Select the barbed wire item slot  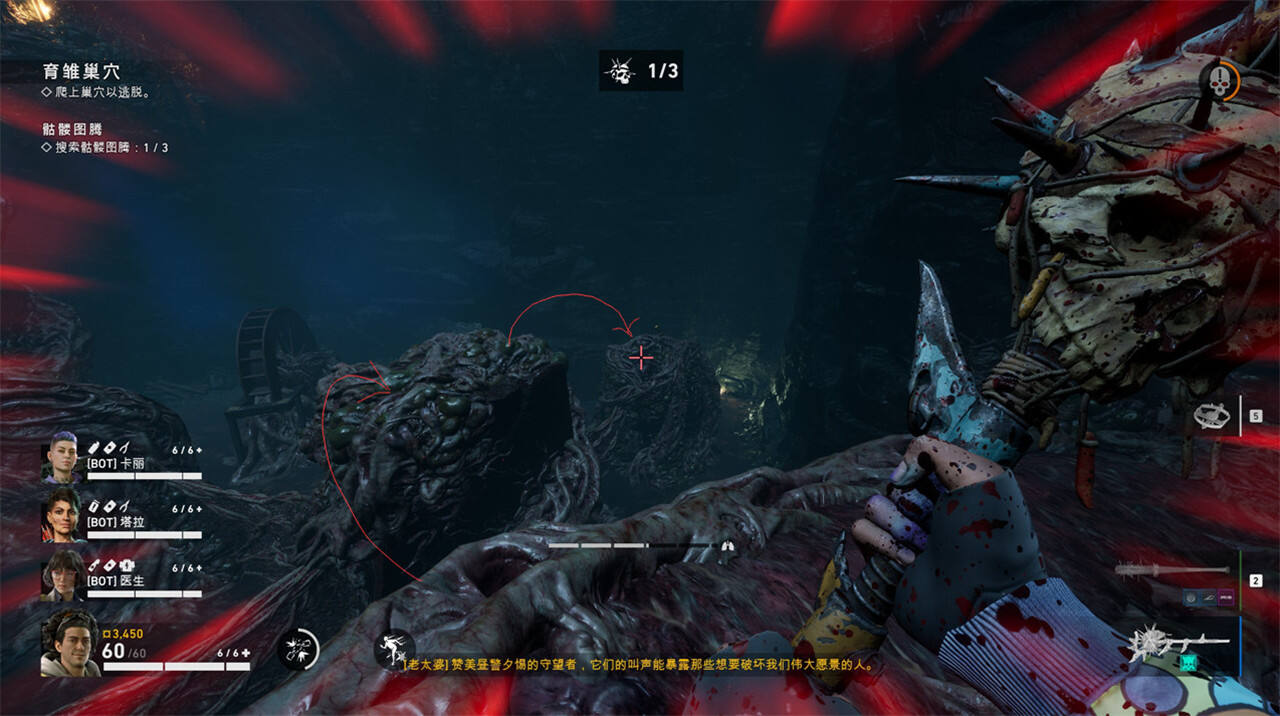[1212, 415]
